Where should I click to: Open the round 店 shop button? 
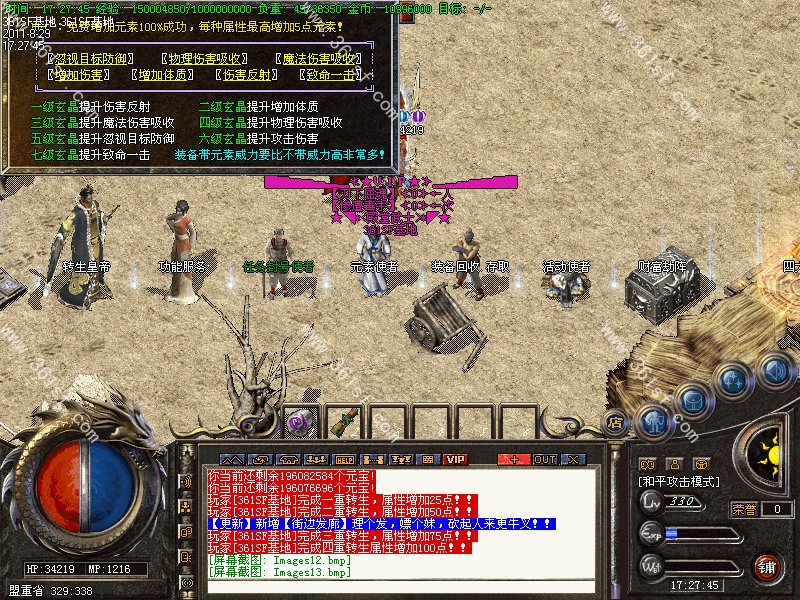(615, 423)
